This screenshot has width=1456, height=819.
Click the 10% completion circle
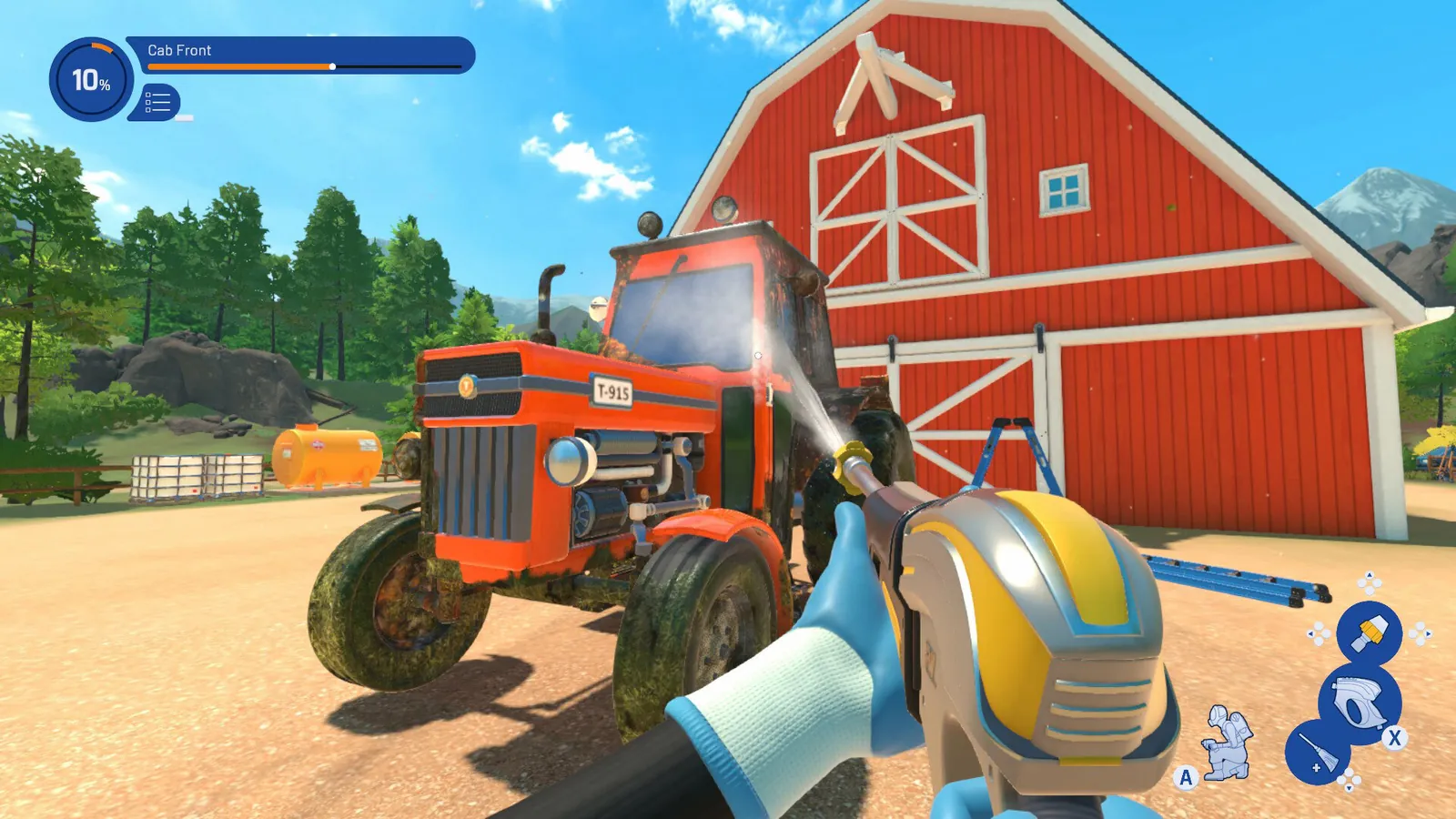point(92,80)
